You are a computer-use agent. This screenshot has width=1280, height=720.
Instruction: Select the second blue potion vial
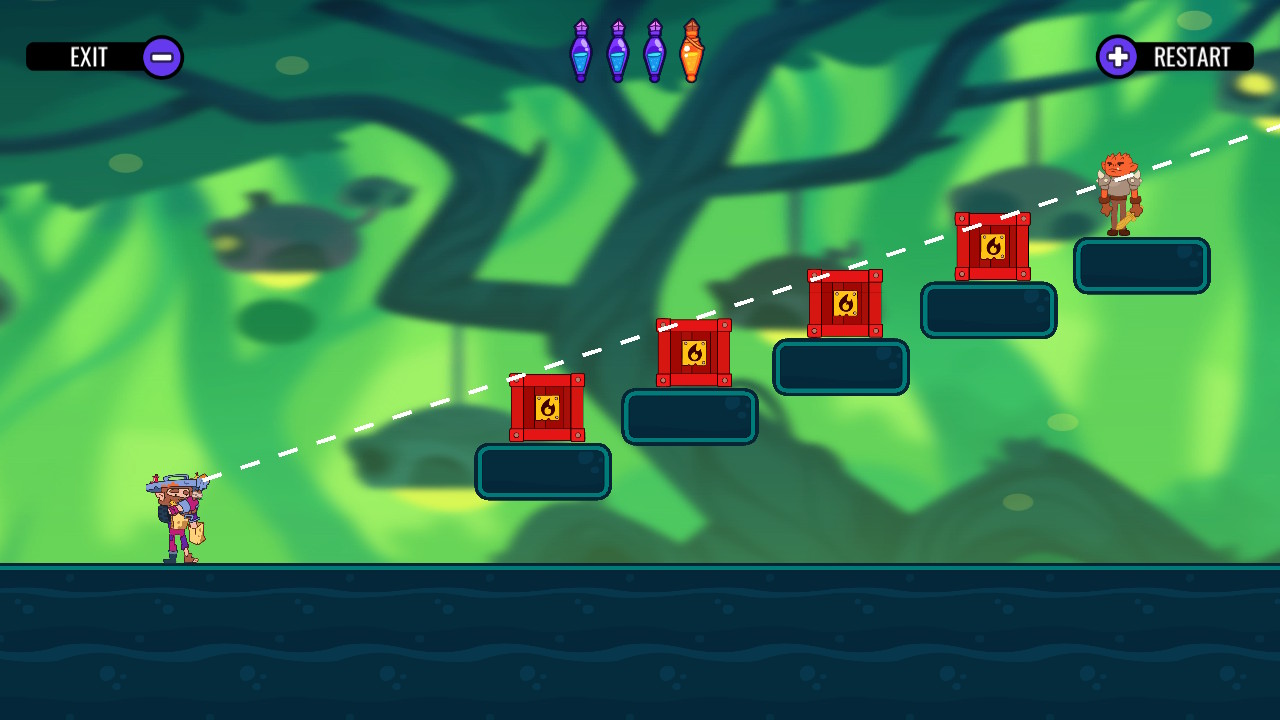tap(617, 48)
